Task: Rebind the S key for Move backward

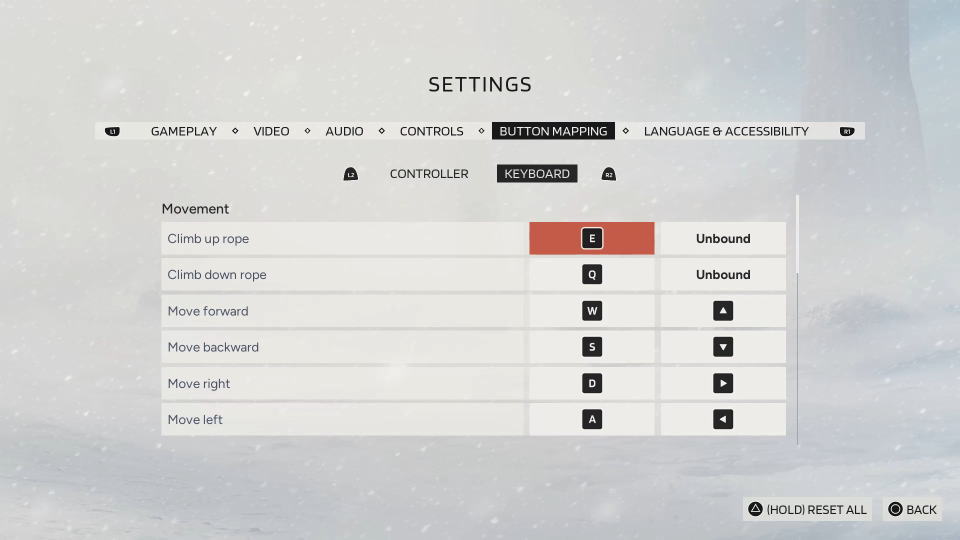Action: (x=592, y=347)
